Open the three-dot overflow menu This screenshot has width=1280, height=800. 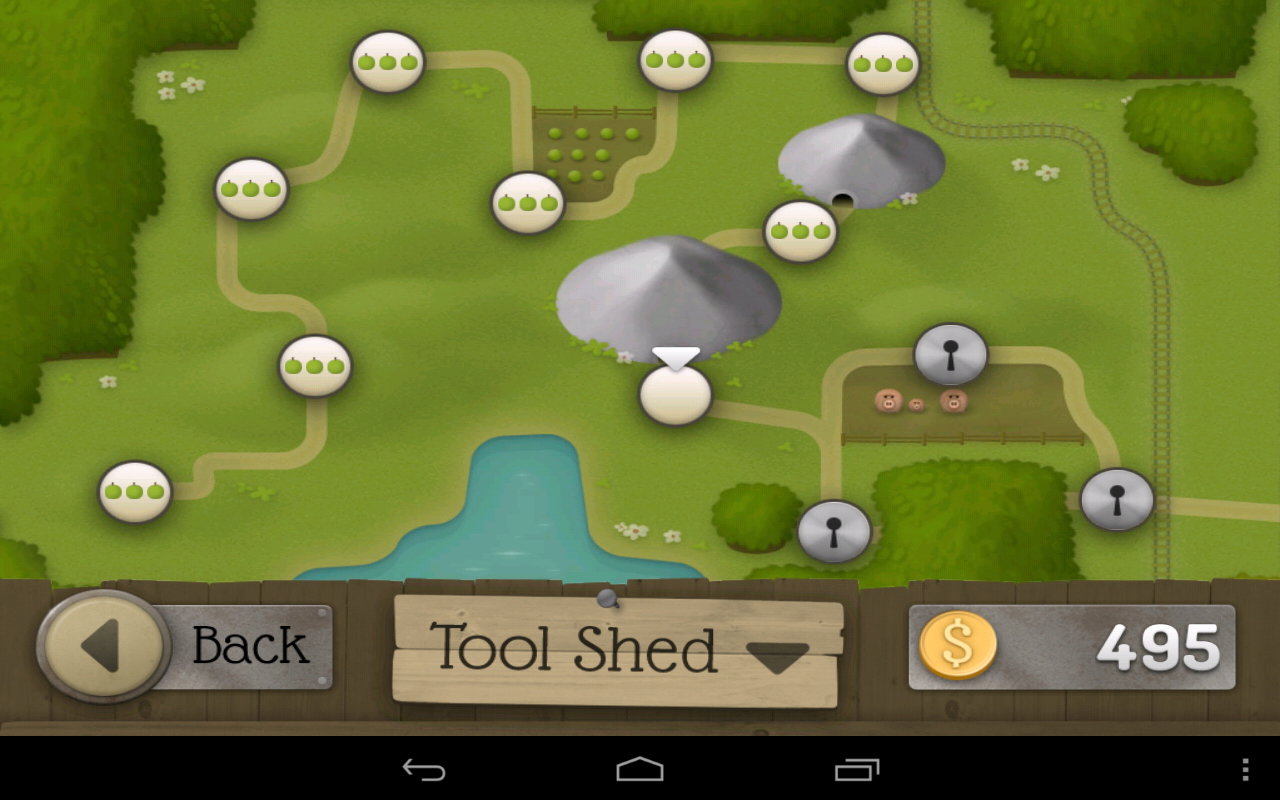[1245, 769]
